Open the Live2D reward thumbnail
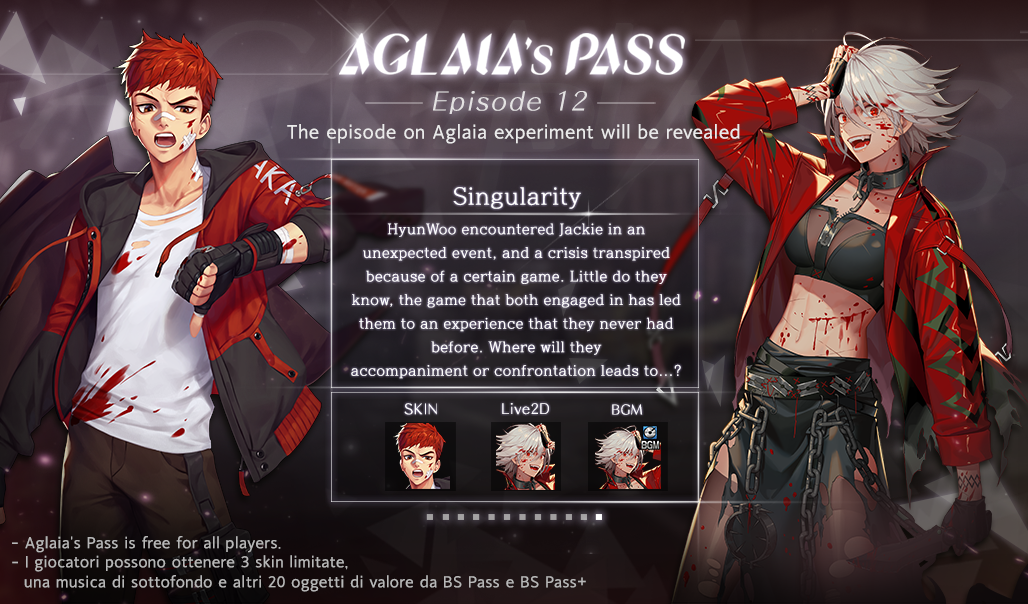Image resolution: width=1028 pixels, height=604 pixels. pyautogui.click(x=525, y=456)
